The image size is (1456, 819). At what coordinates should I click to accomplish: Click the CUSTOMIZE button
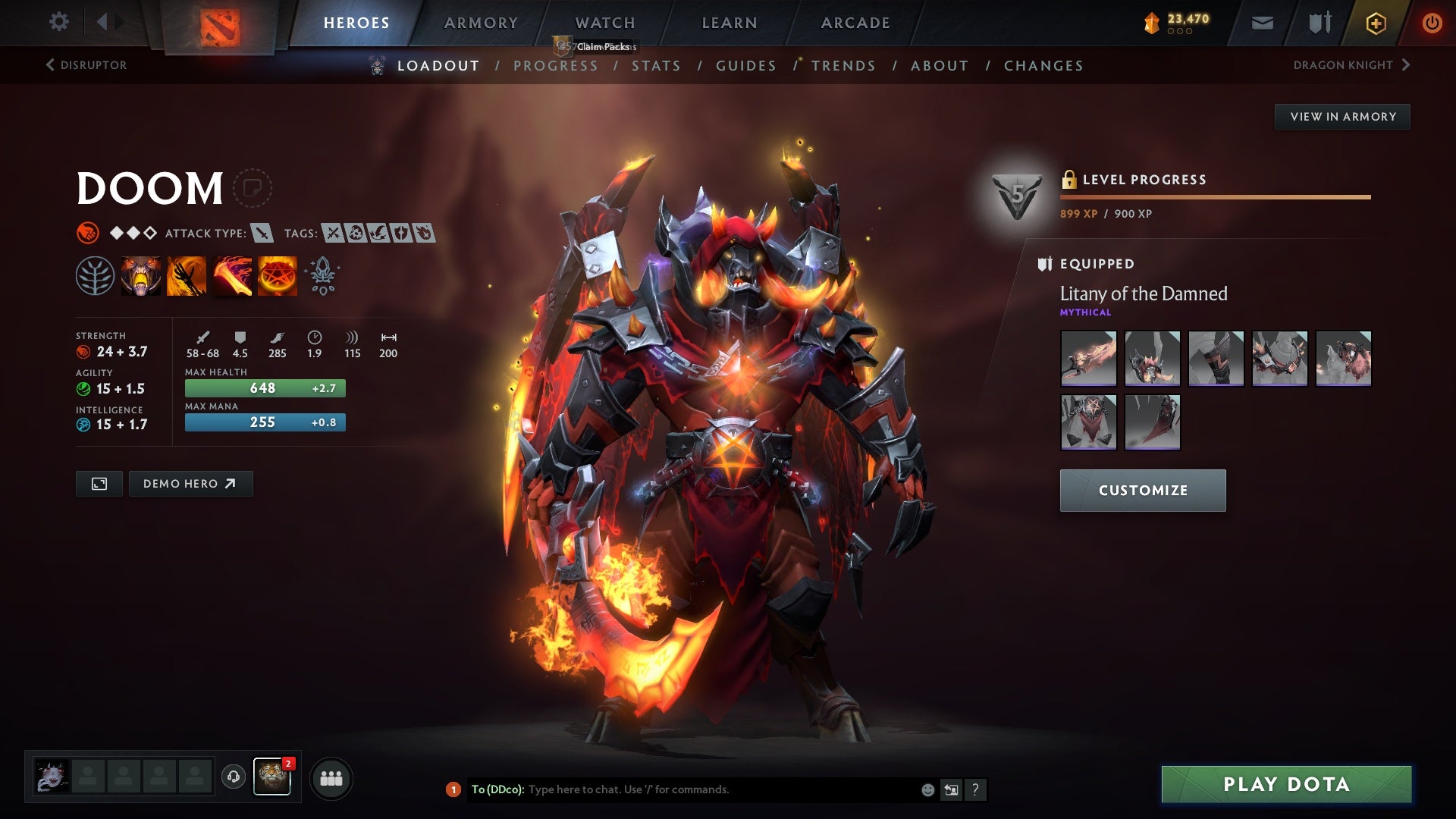click(x=1142, y=490)
